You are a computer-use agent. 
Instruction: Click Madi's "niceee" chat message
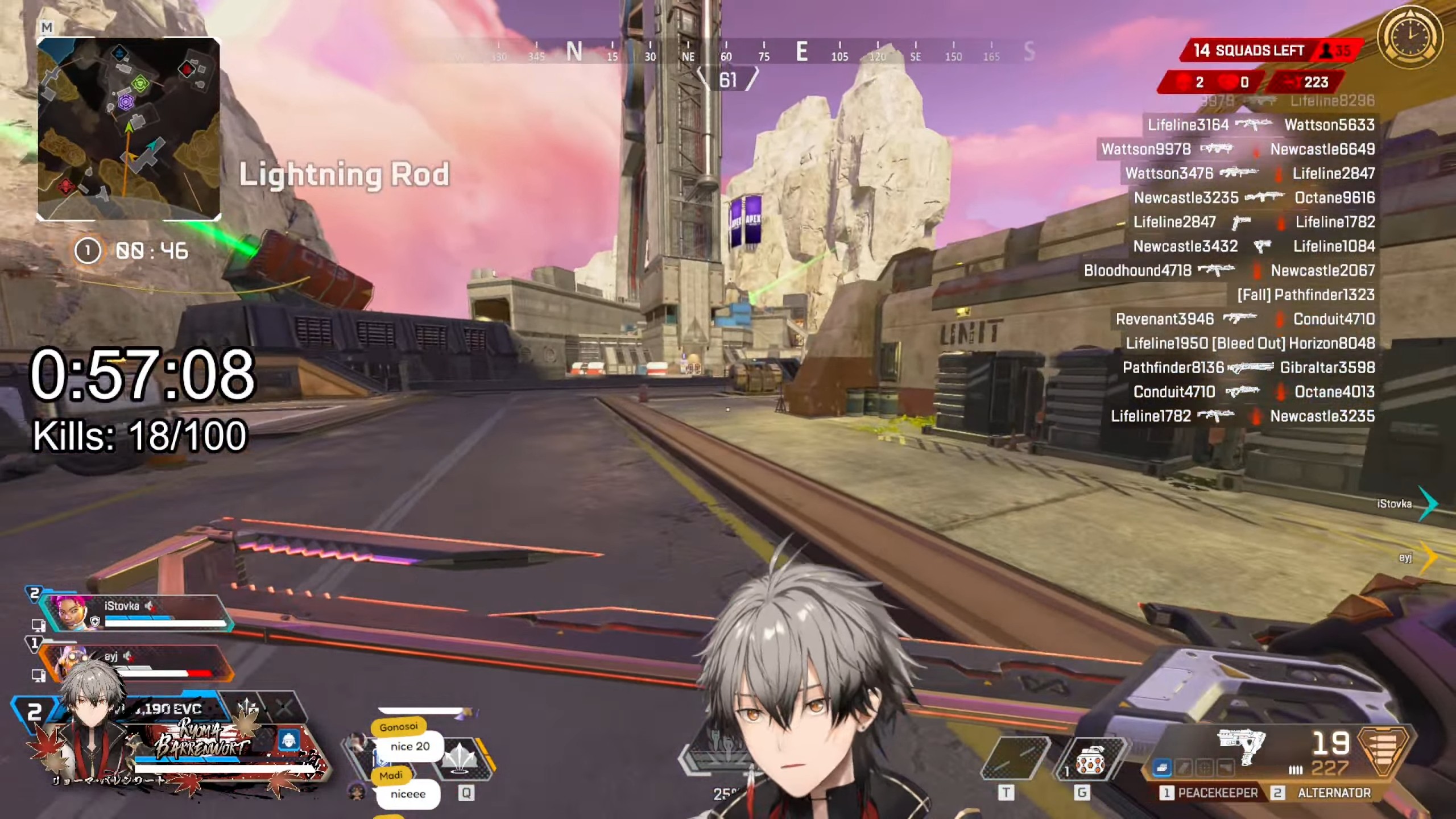pos(408,794)
